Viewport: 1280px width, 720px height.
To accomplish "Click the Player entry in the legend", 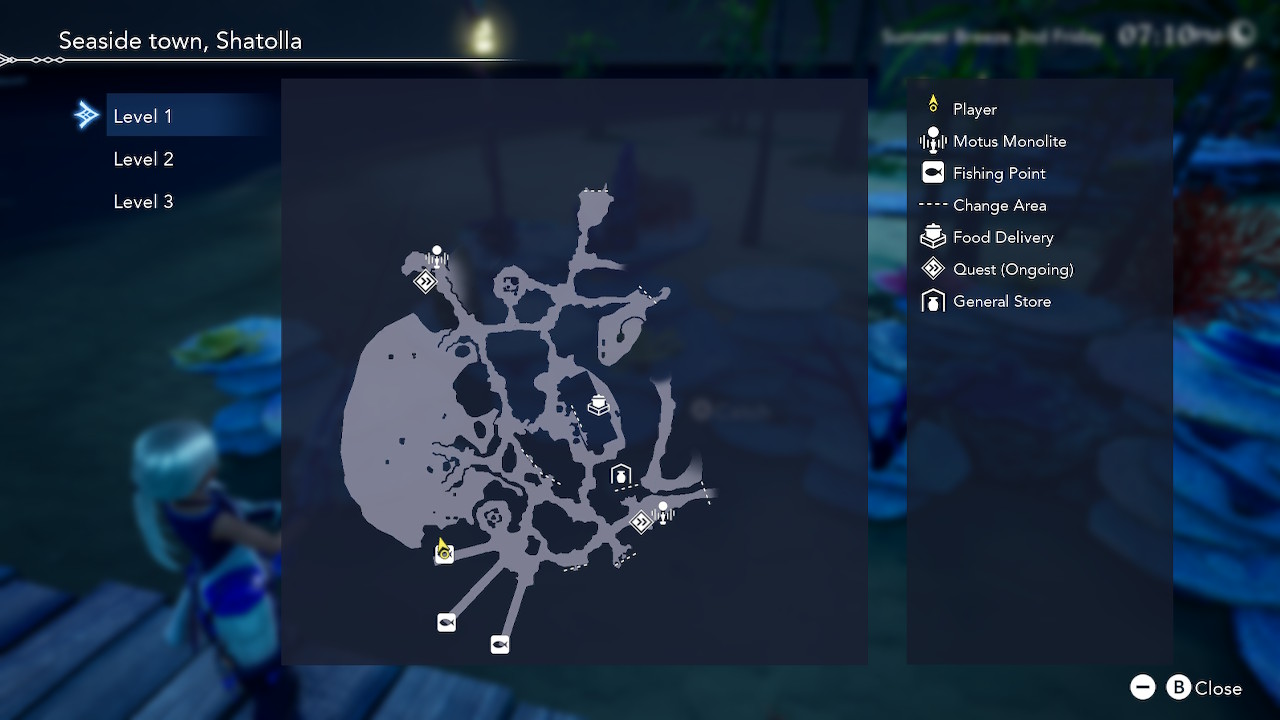I will [x=974, y=109].
